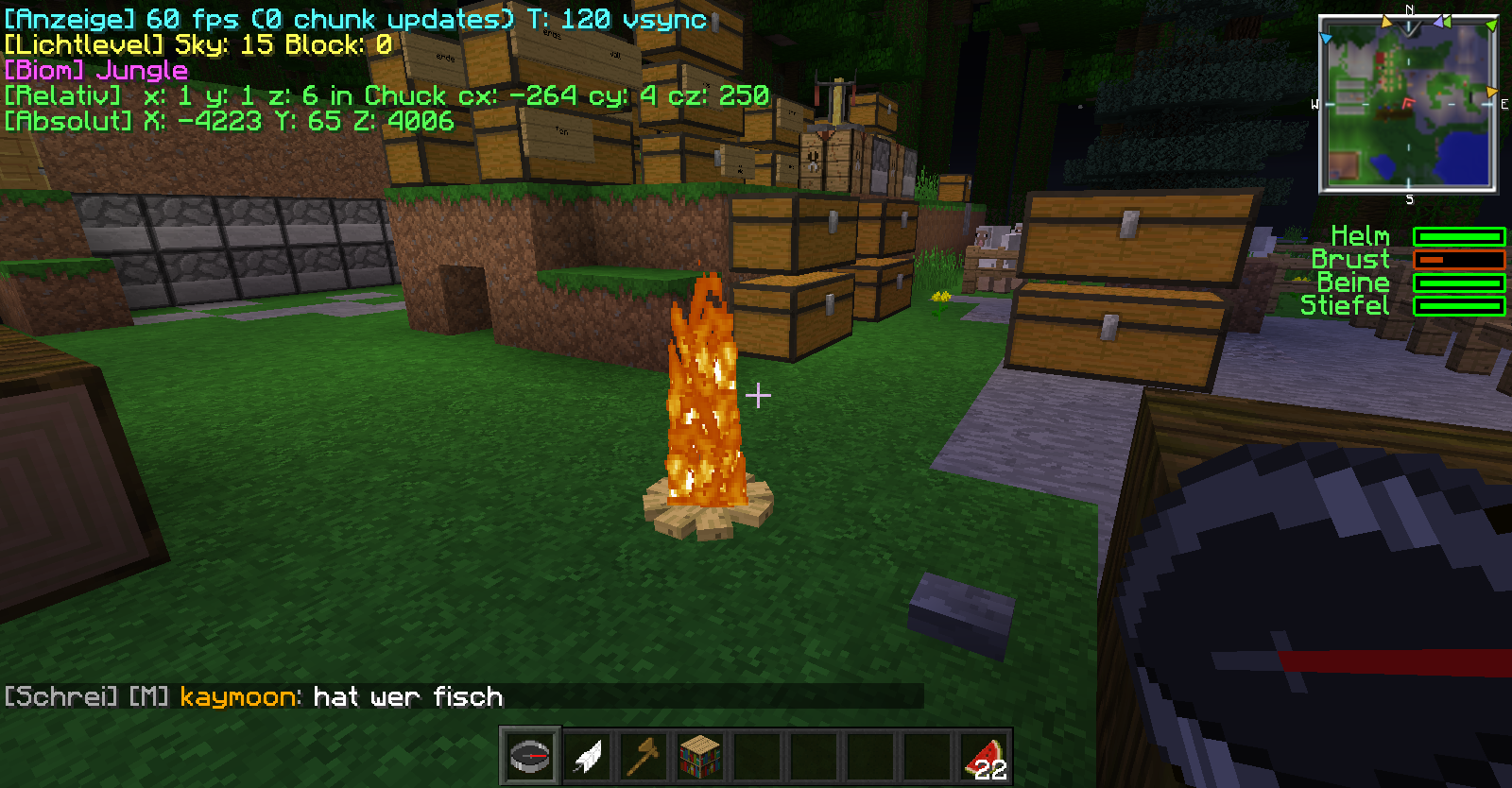Click the minimap in the corner
Image resolution: width=1512 pixels, height=788 pixels.
pyautogui.click(x=1408, y=104)
